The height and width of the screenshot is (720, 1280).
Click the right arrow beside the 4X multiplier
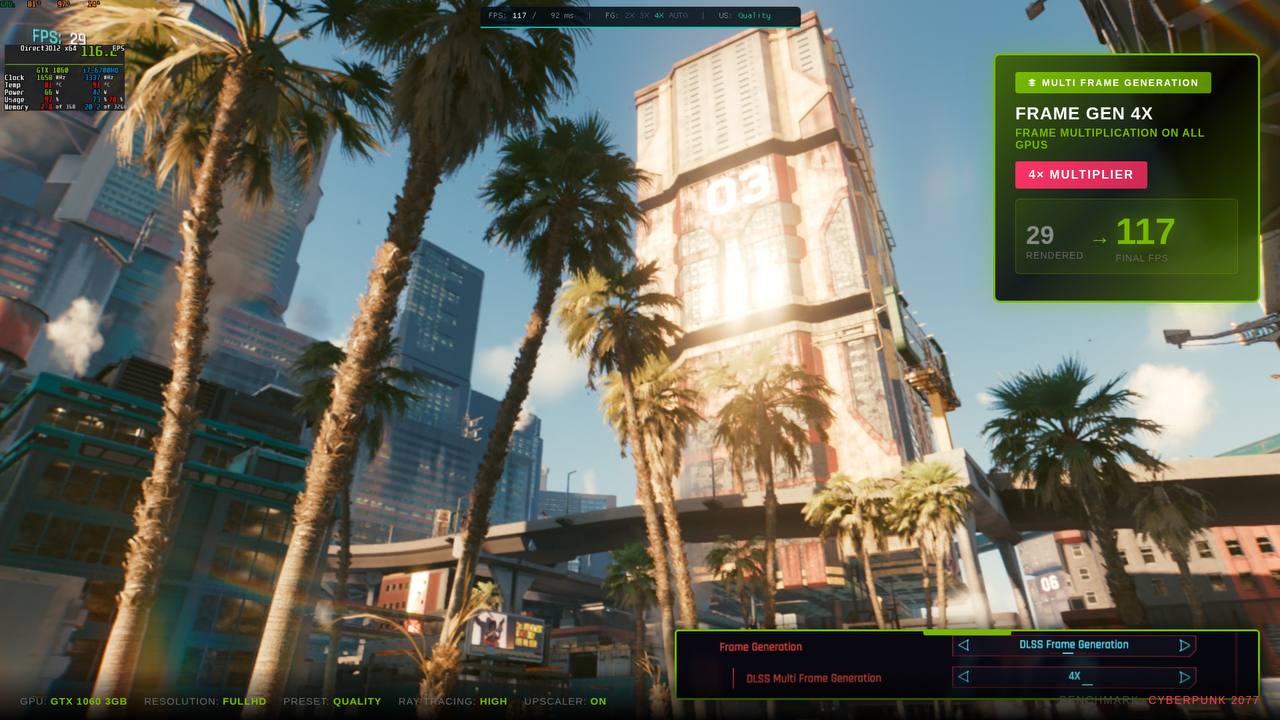point(1182,677)
